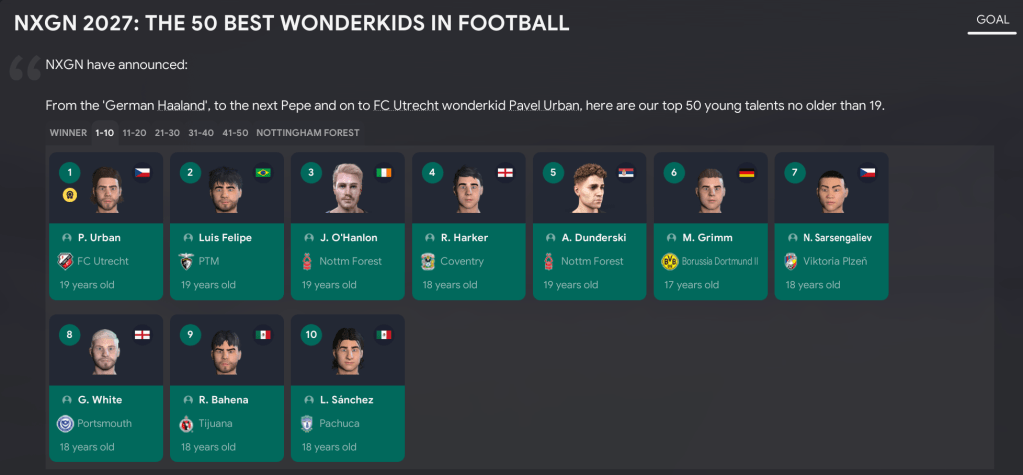Open P. Urban's player card
The width and height of the screenshot is (1023, 475).
[106, 226]
